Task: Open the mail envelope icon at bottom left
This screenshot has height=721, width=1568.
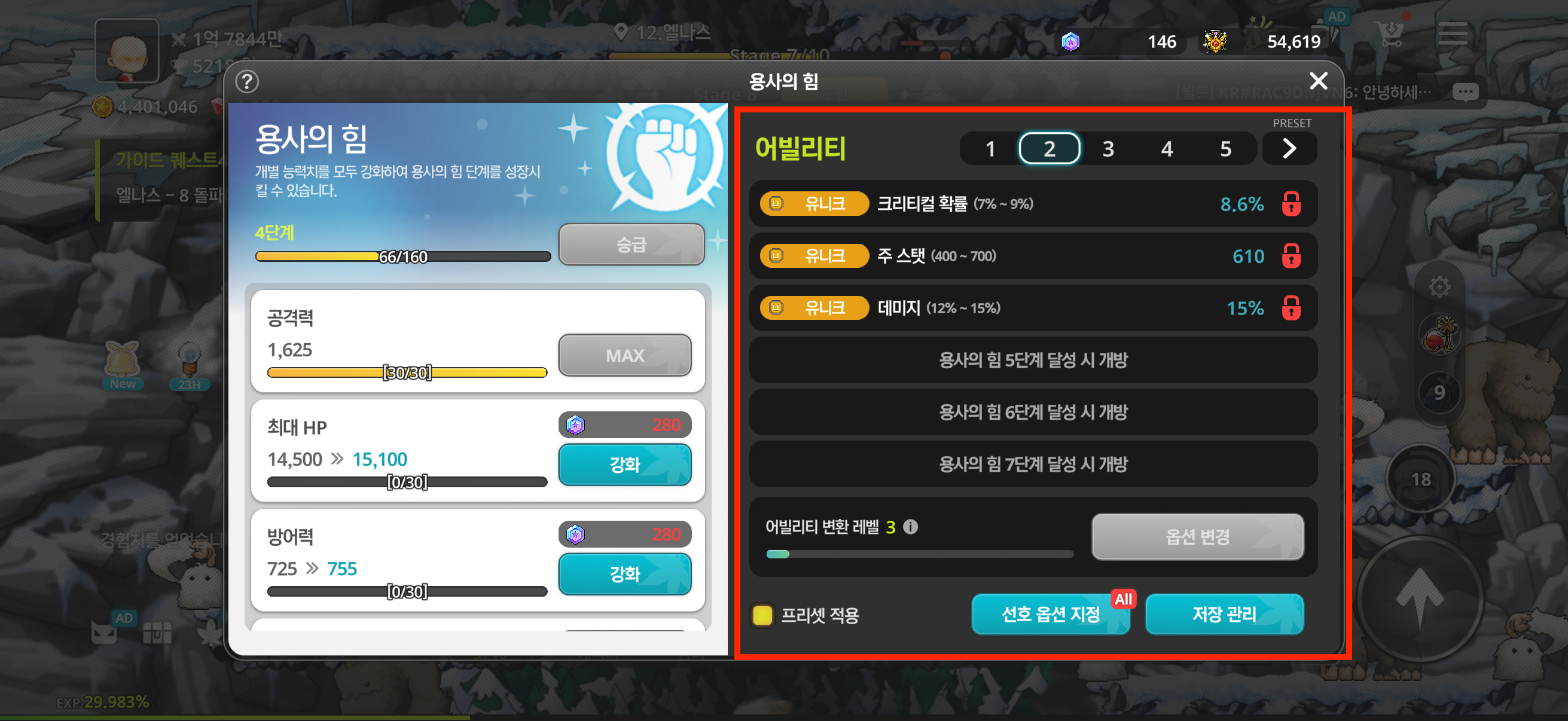Action: 105,633
